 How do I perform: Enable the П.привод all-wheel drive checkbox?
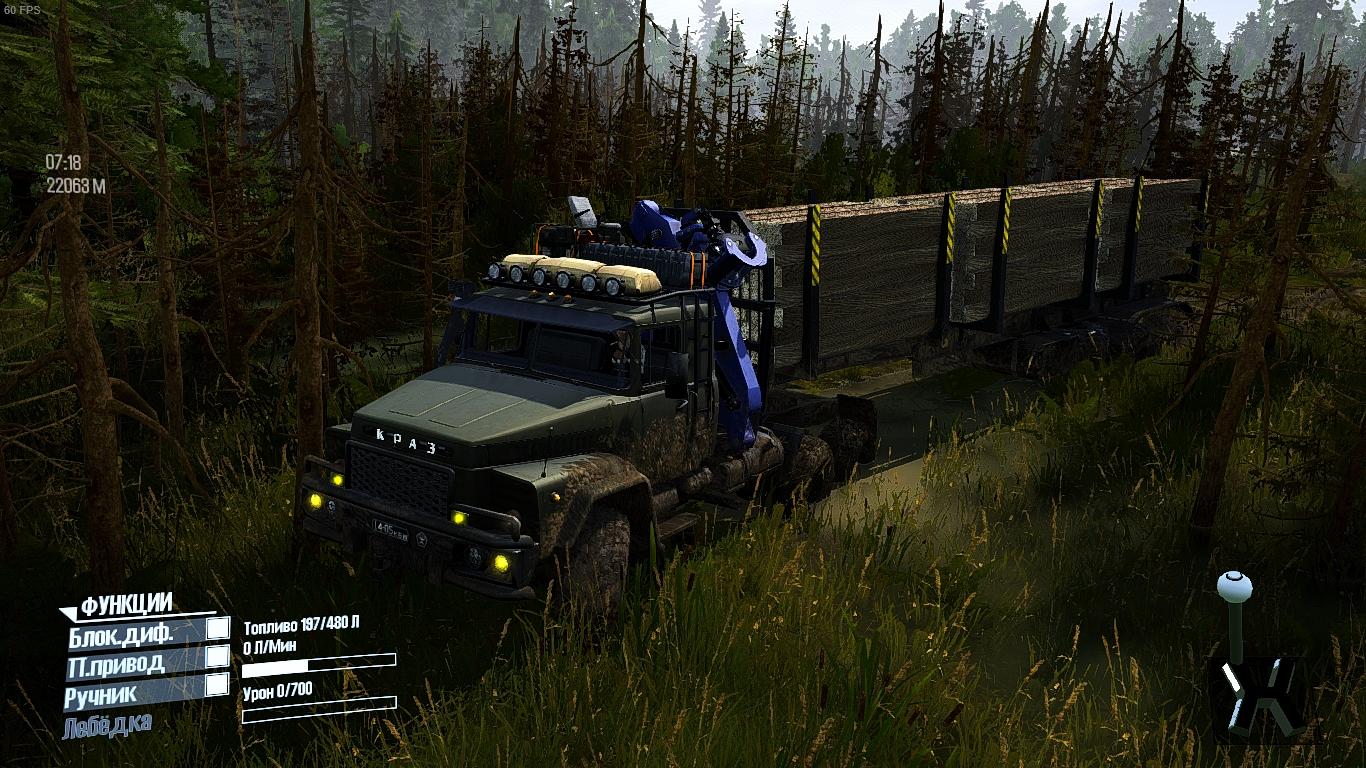tap(217, 657)
